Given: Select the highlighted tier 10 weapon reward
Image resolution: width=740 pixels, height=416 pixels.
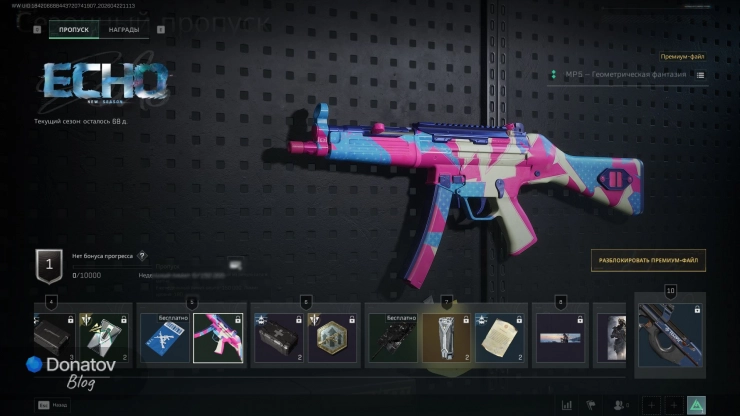Looking at the screenshot, I should pos(669,338).
